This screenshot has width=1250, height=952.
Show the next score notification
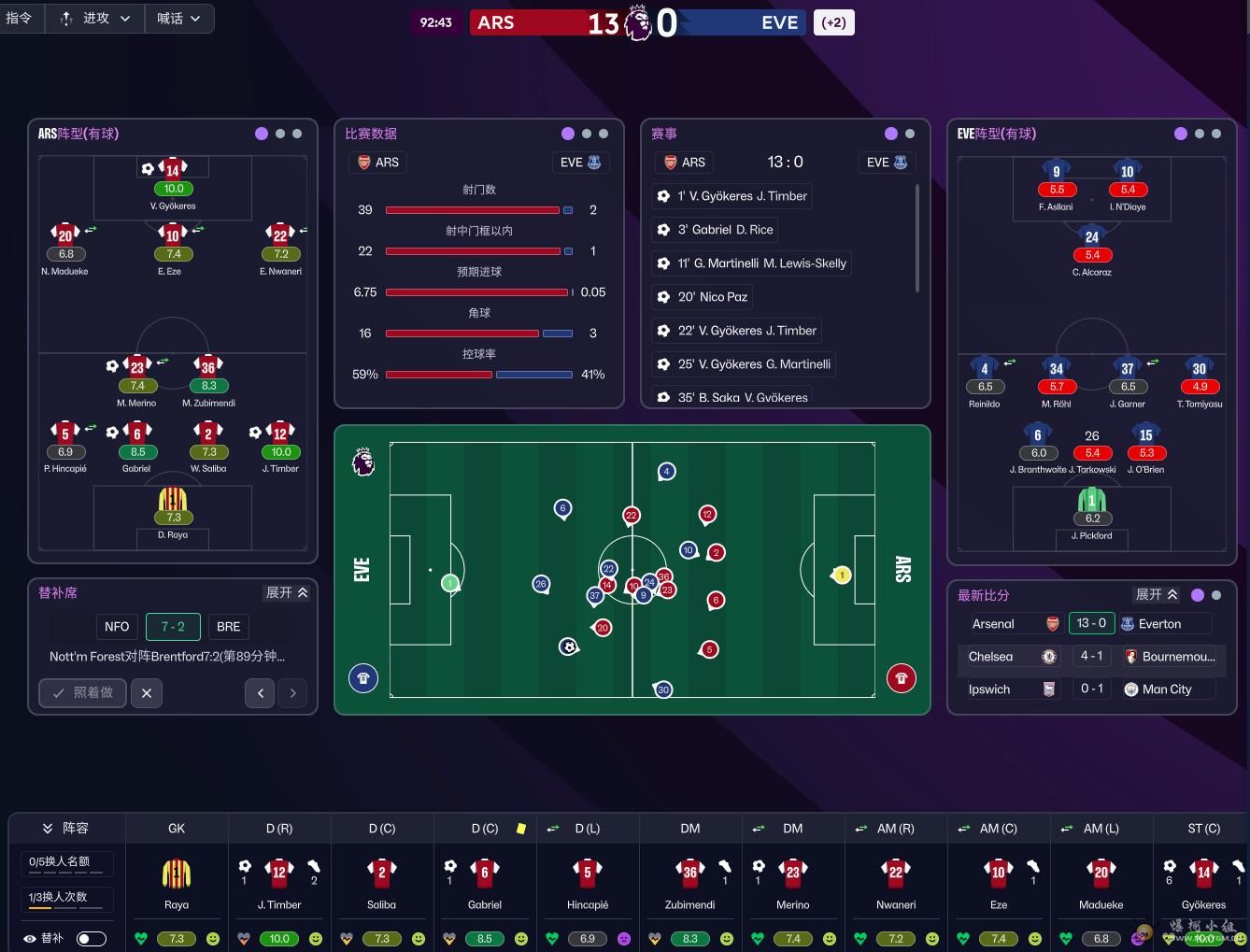[292, 692]
